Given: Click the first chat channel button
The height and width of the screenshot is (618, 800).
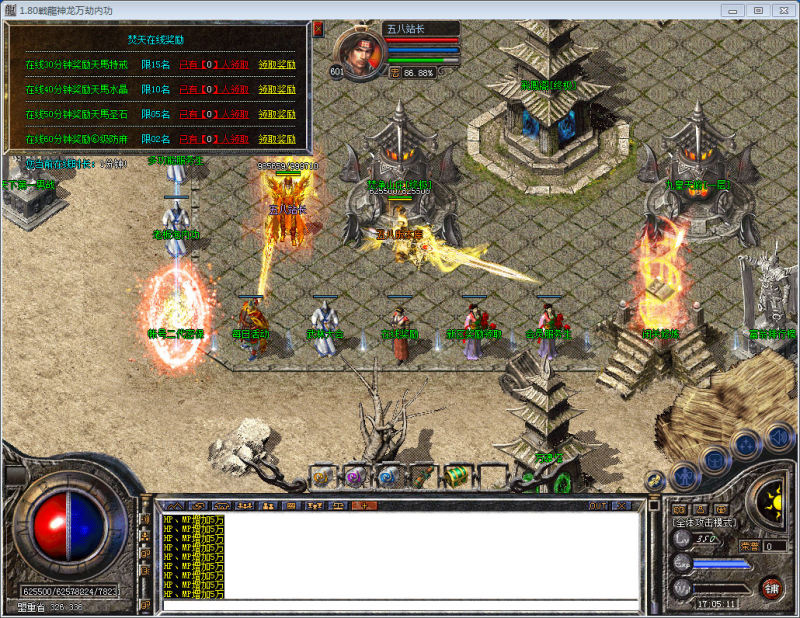Looking at the screenshot, I should pos(173,506).
